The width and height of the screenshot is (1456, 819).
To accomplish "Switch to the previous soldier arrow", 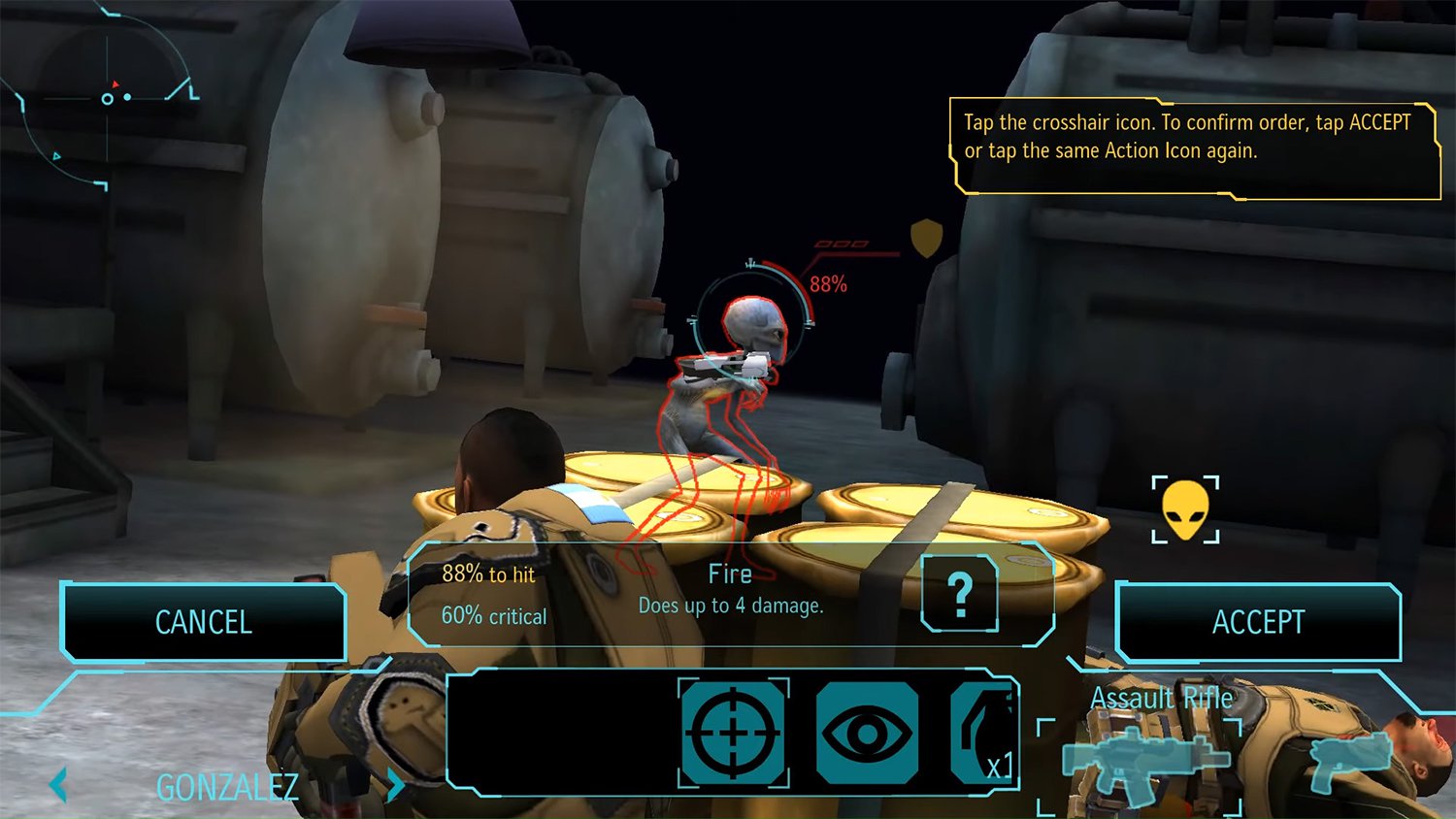I will [x=58, y=784].
